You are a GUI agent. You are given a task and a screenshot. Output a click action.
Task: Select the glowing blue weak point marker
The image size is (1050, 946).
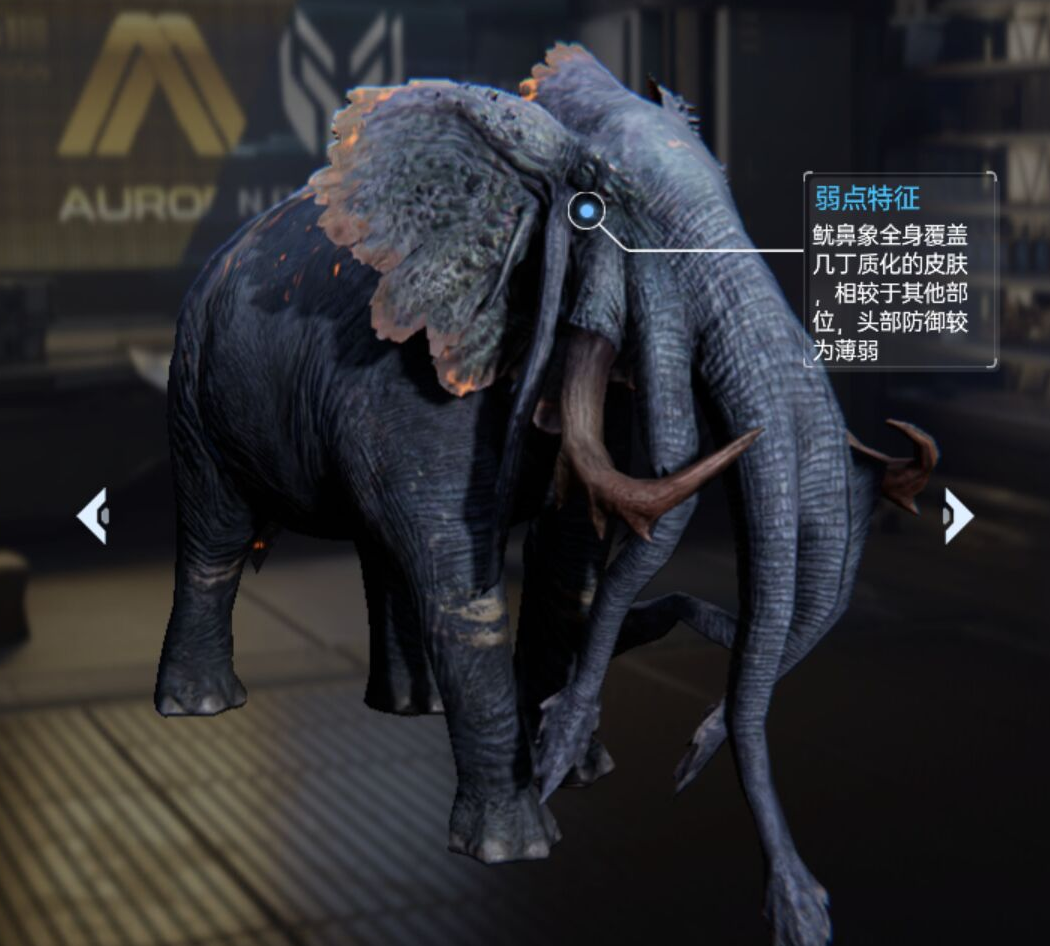click(x=587, y=211)
